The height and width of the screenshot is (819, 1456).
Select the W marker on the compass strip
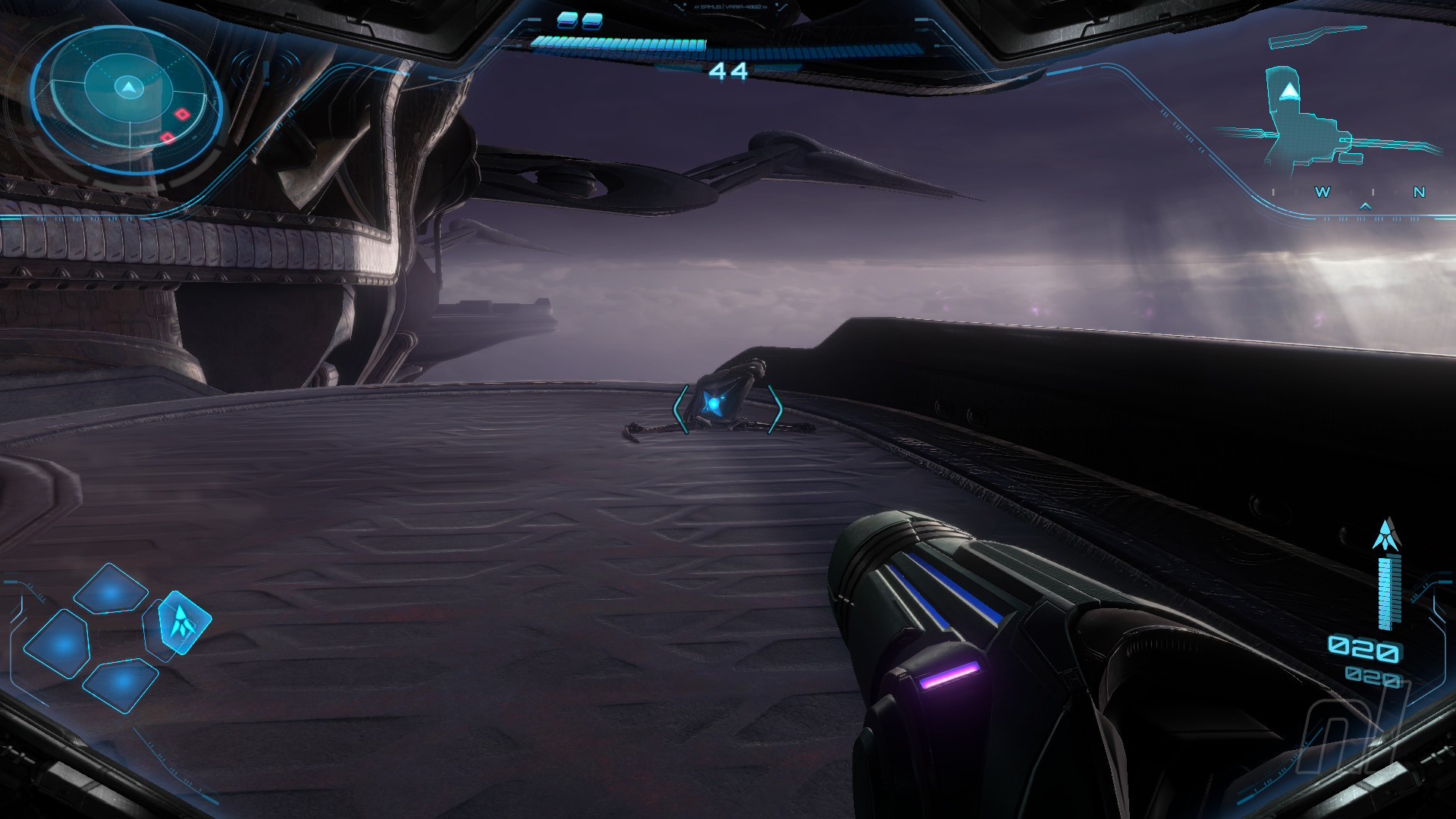click(x=1323, y=192)
